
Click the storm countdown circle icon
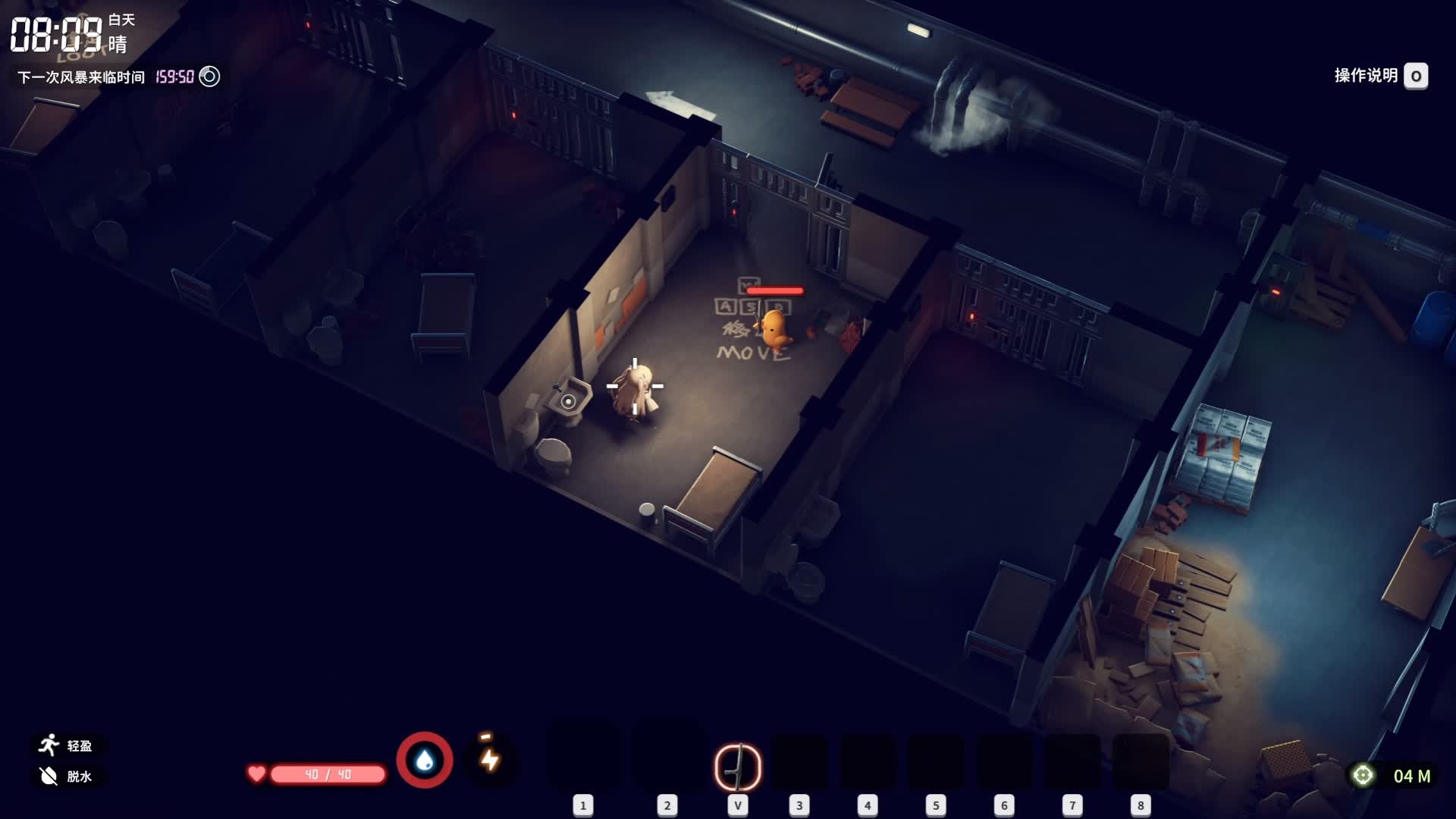pos(209,77)
